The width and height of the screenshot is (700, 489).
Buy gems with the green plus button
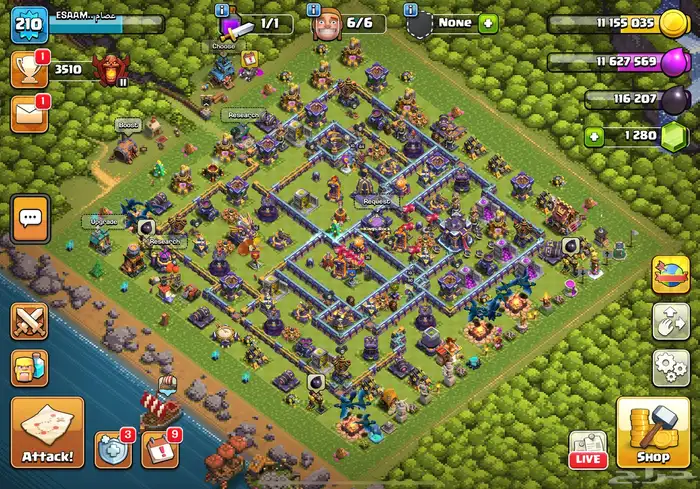(595, 135)
